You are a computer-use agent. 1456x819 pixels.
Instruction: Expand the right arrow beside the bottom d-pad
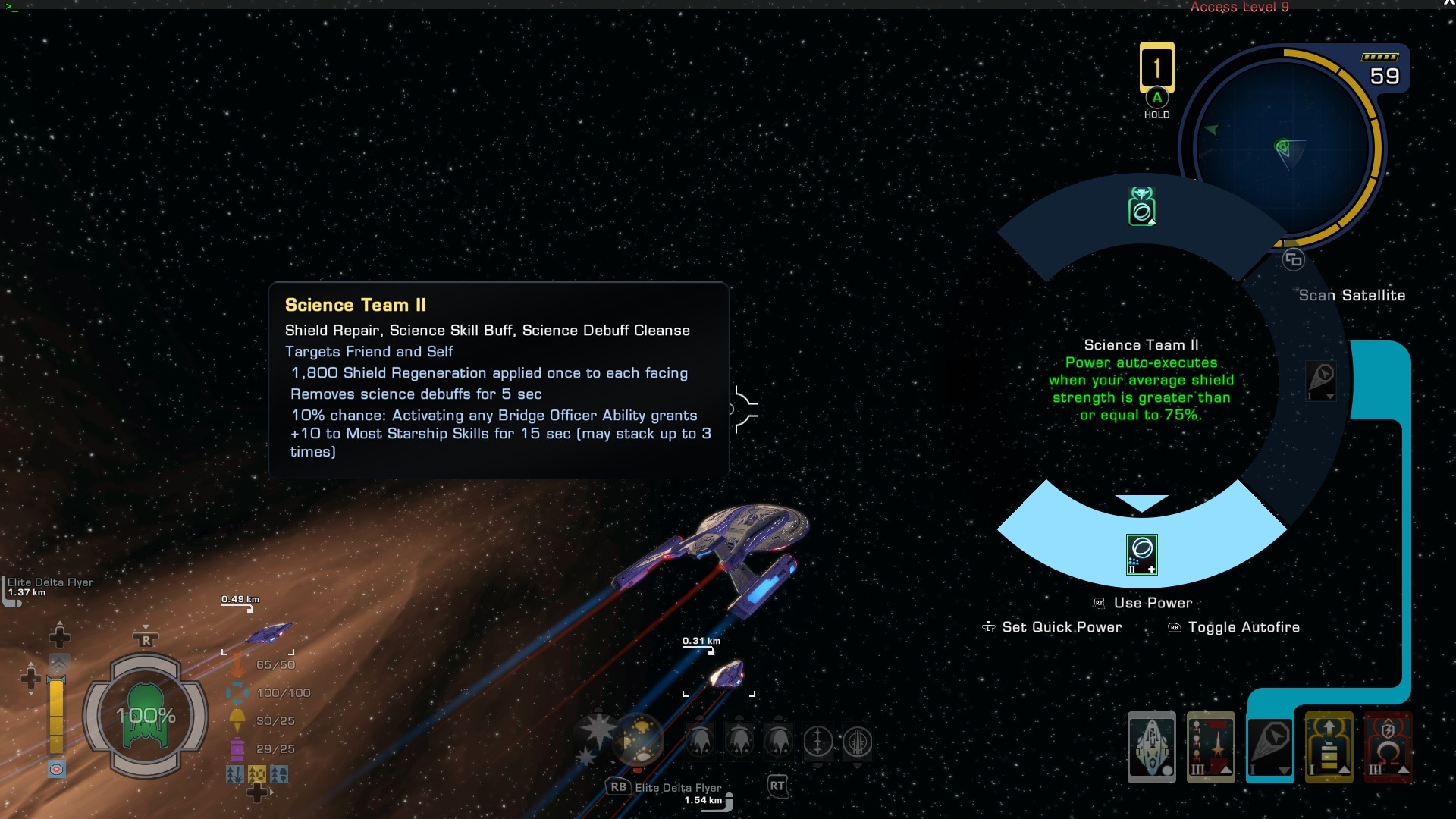[x=271, y=792]
